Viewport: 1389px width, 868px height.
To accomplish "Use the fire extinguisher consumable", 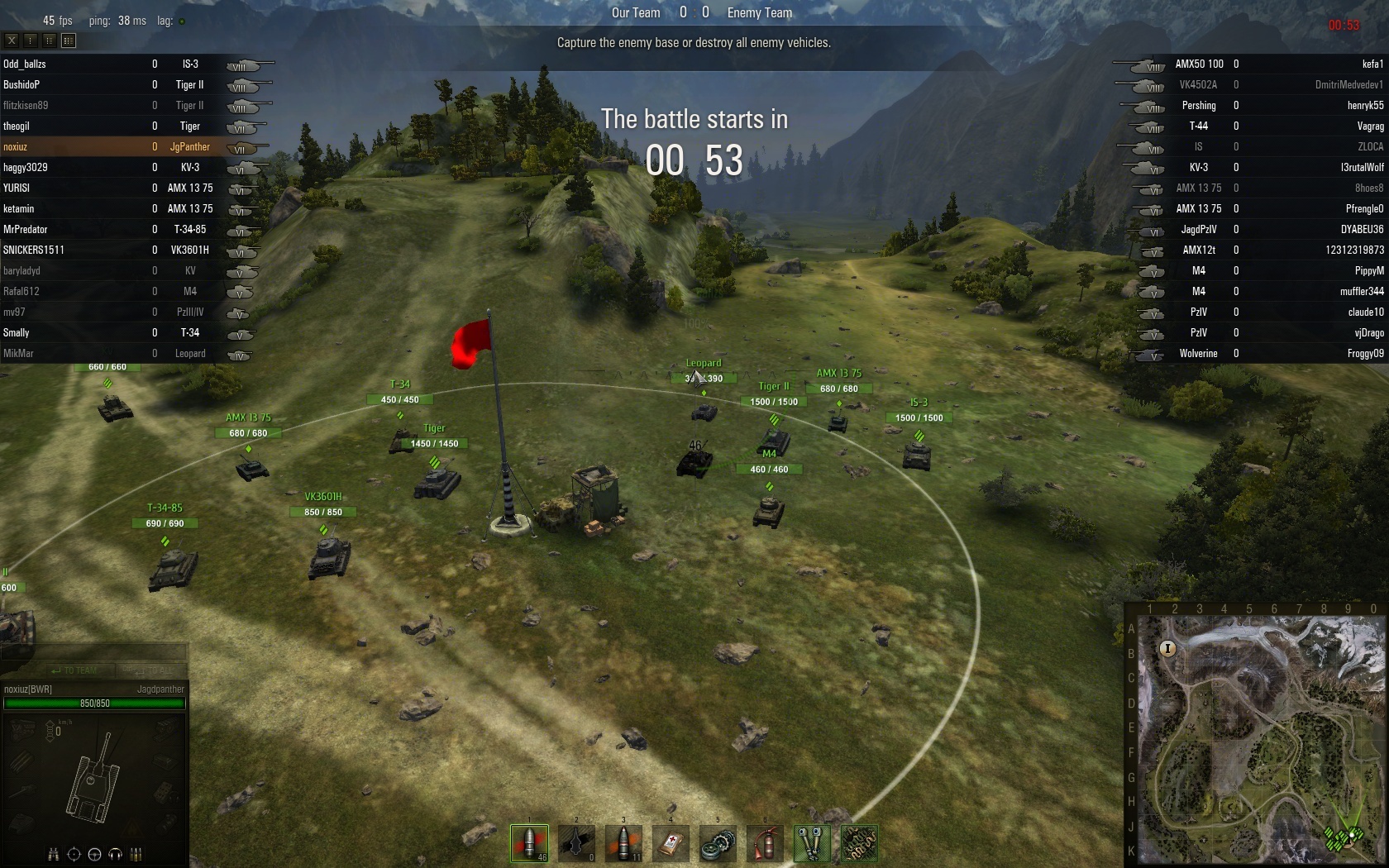I will pyautogui.click(x=765, y=843).
